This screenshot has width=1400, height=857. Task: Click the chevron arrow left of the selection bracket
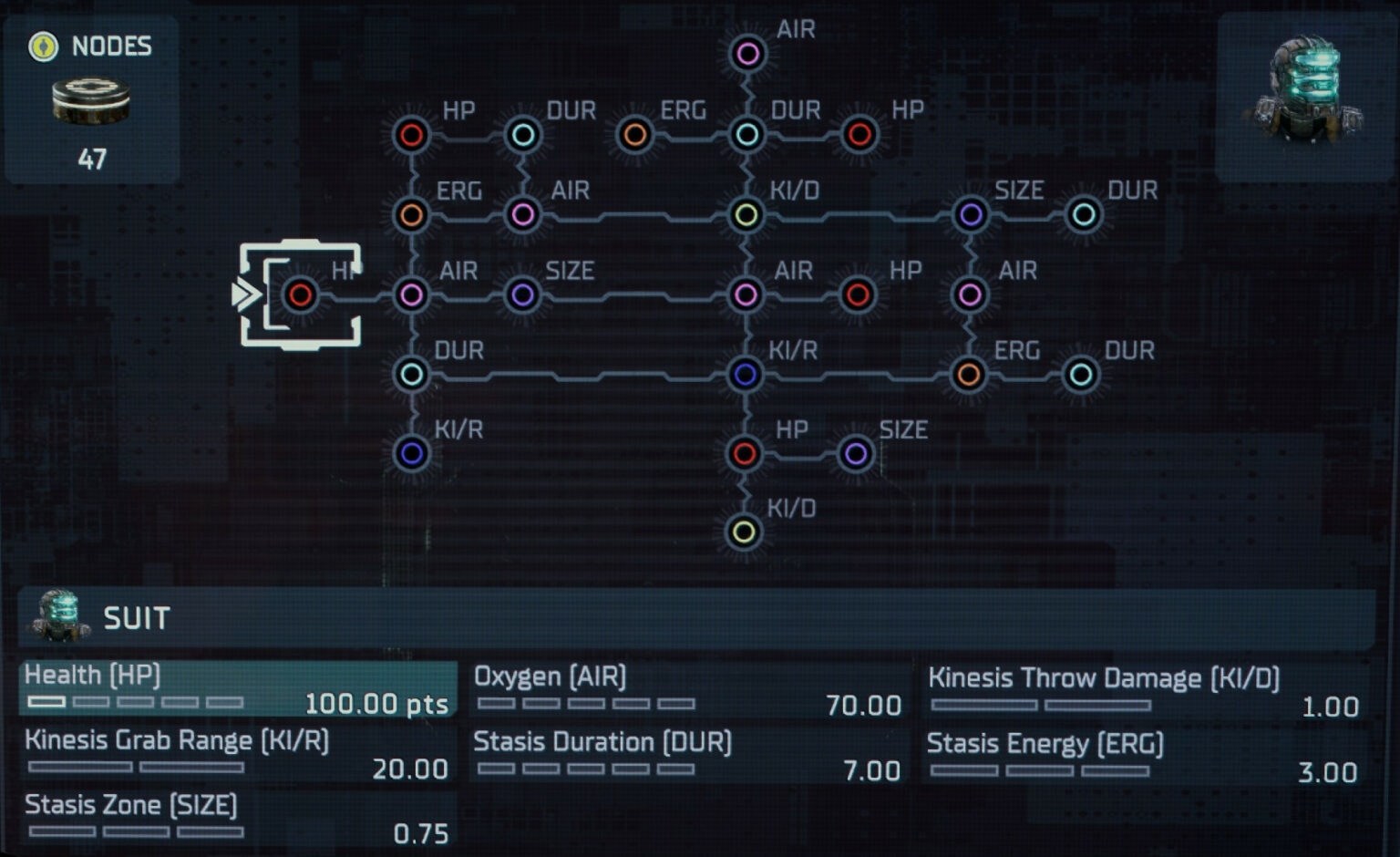pyautogui.click(x=244, y=294)
